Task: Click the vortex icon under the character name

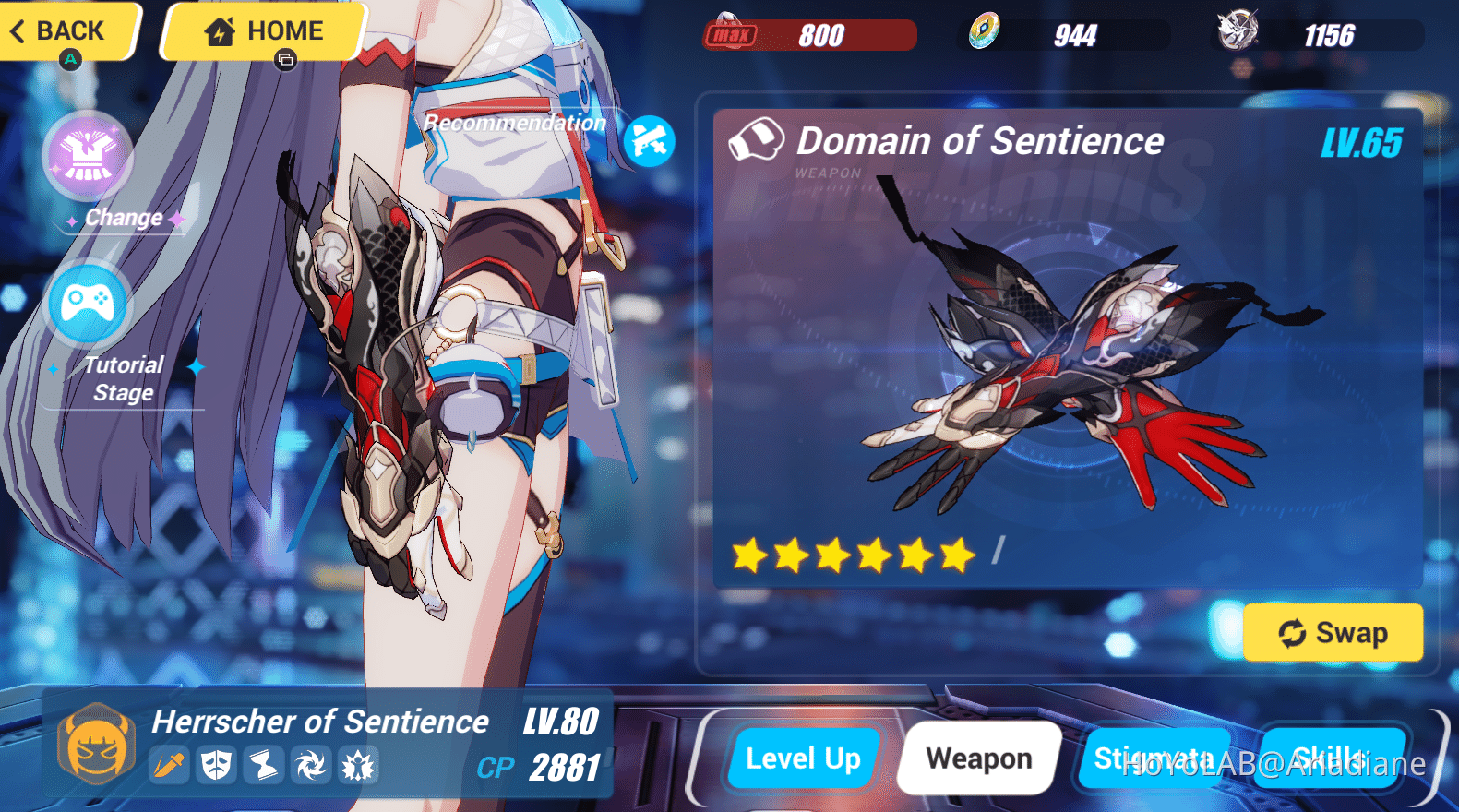Action: click(x=309, y=765)
